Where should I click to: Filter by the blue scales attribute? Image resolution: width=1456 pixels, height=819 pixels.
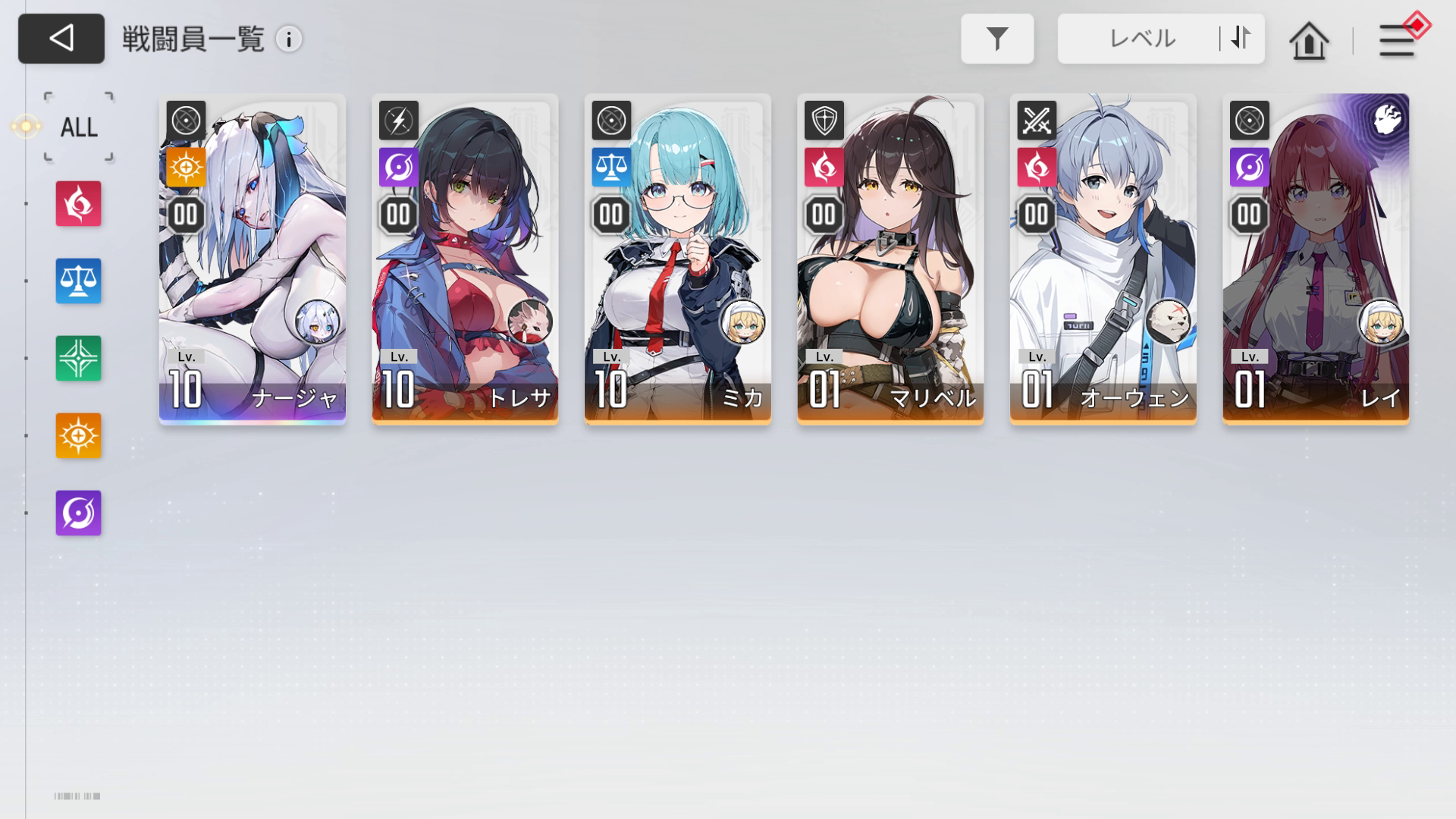[78, 281]
